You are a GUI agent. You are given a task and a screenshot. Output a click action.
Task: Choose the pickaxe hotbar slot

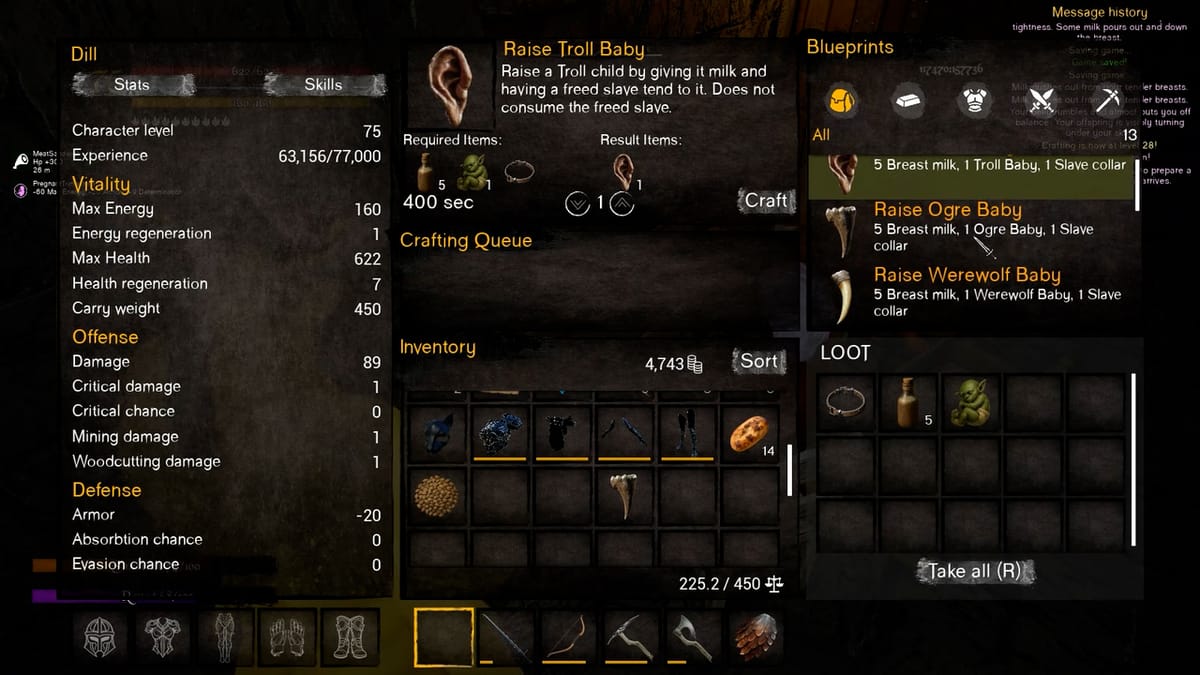(631, 635)
